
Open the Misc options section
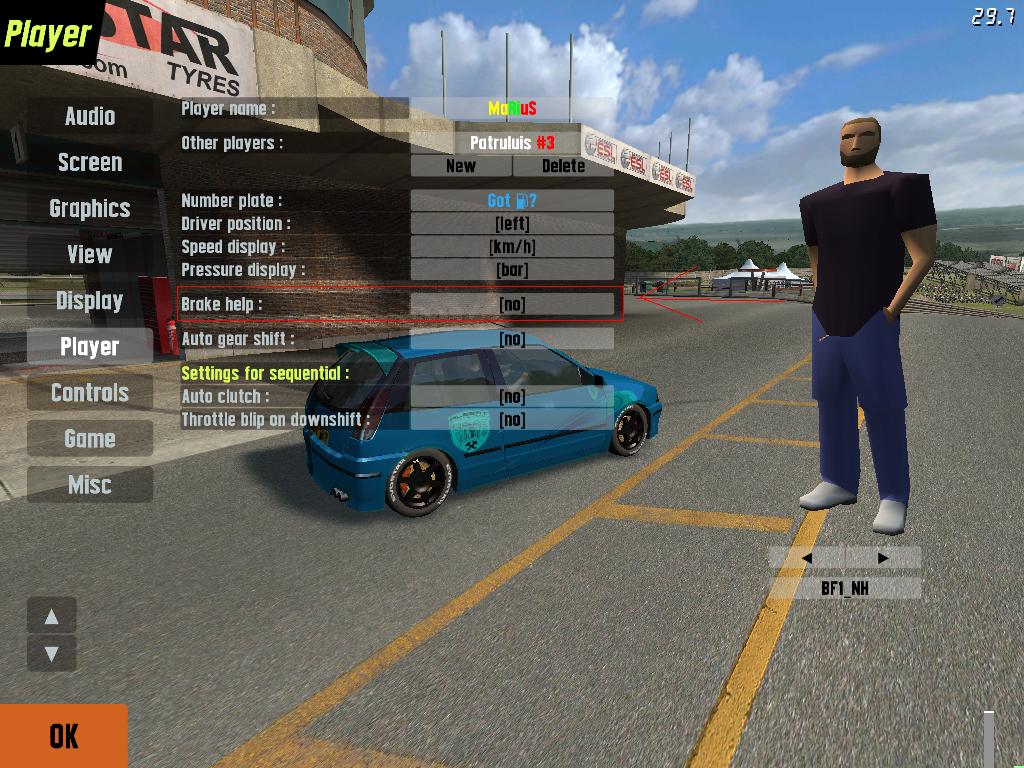[90, 484]
